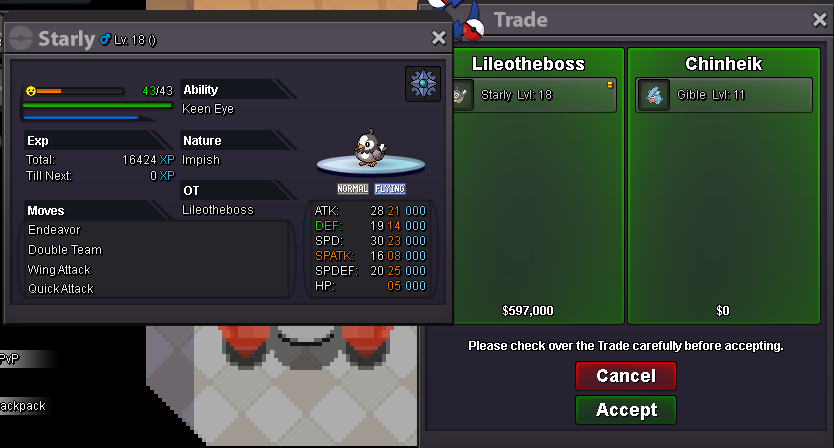Select the Double Team move
This screenshot has height=448, width=834.
(x=65, y=250)
